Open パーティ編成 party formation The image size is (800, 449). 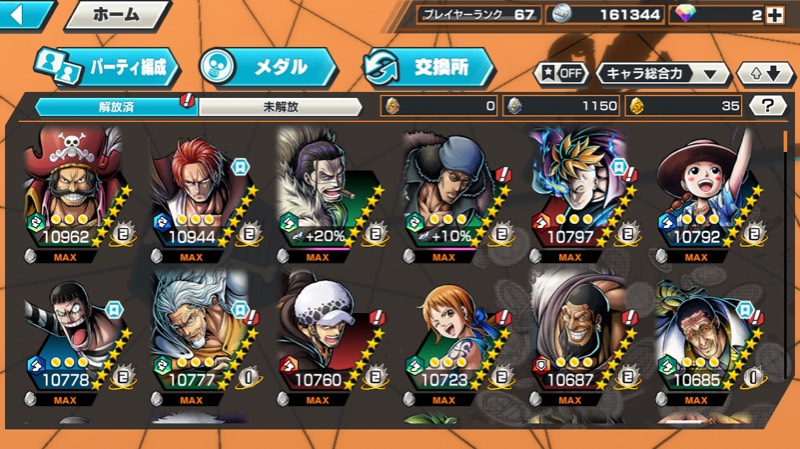(x=108, y=66)
